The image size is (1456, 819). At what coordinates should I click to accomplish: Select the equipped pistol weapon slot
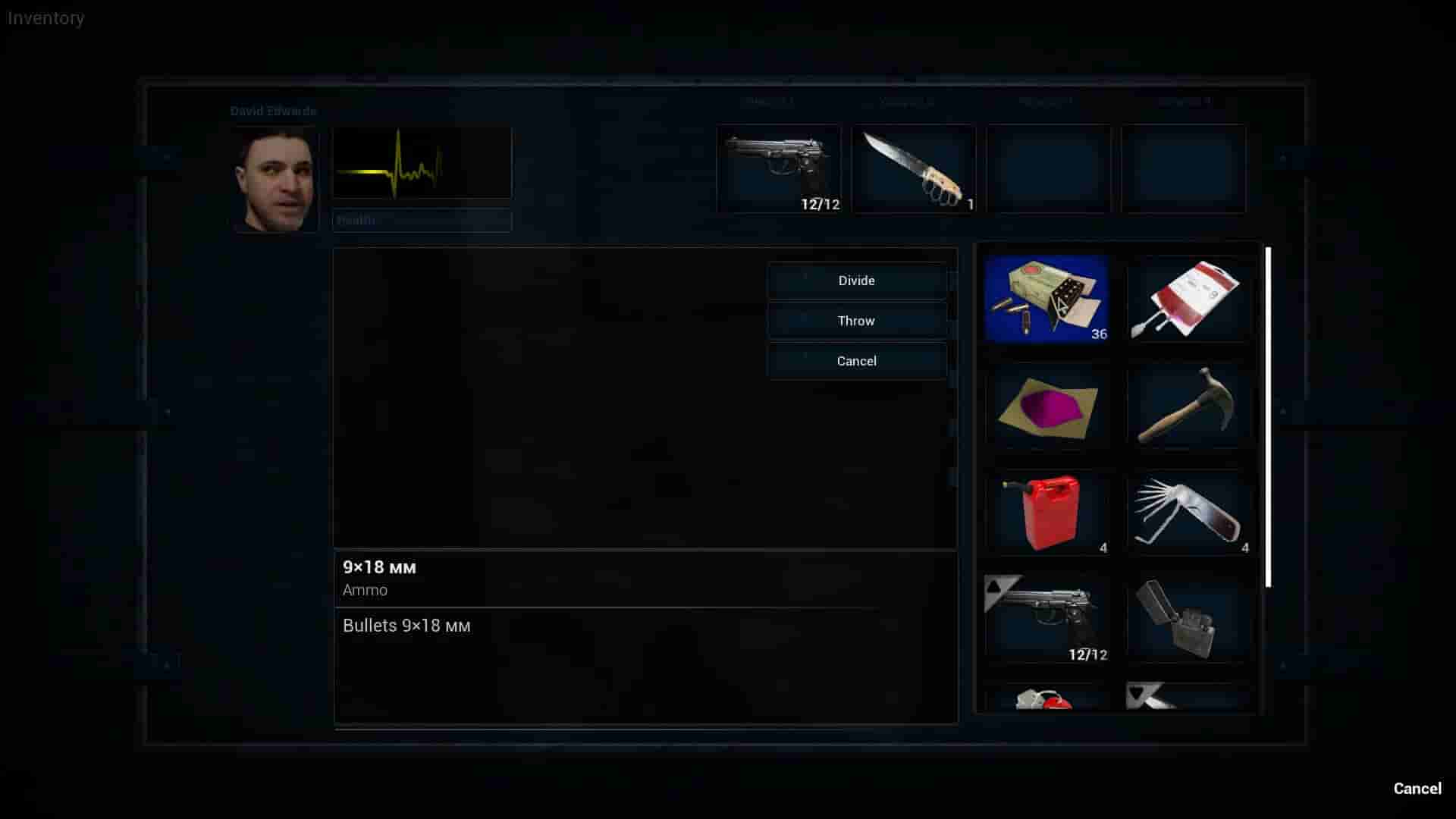tap(778, 168)
